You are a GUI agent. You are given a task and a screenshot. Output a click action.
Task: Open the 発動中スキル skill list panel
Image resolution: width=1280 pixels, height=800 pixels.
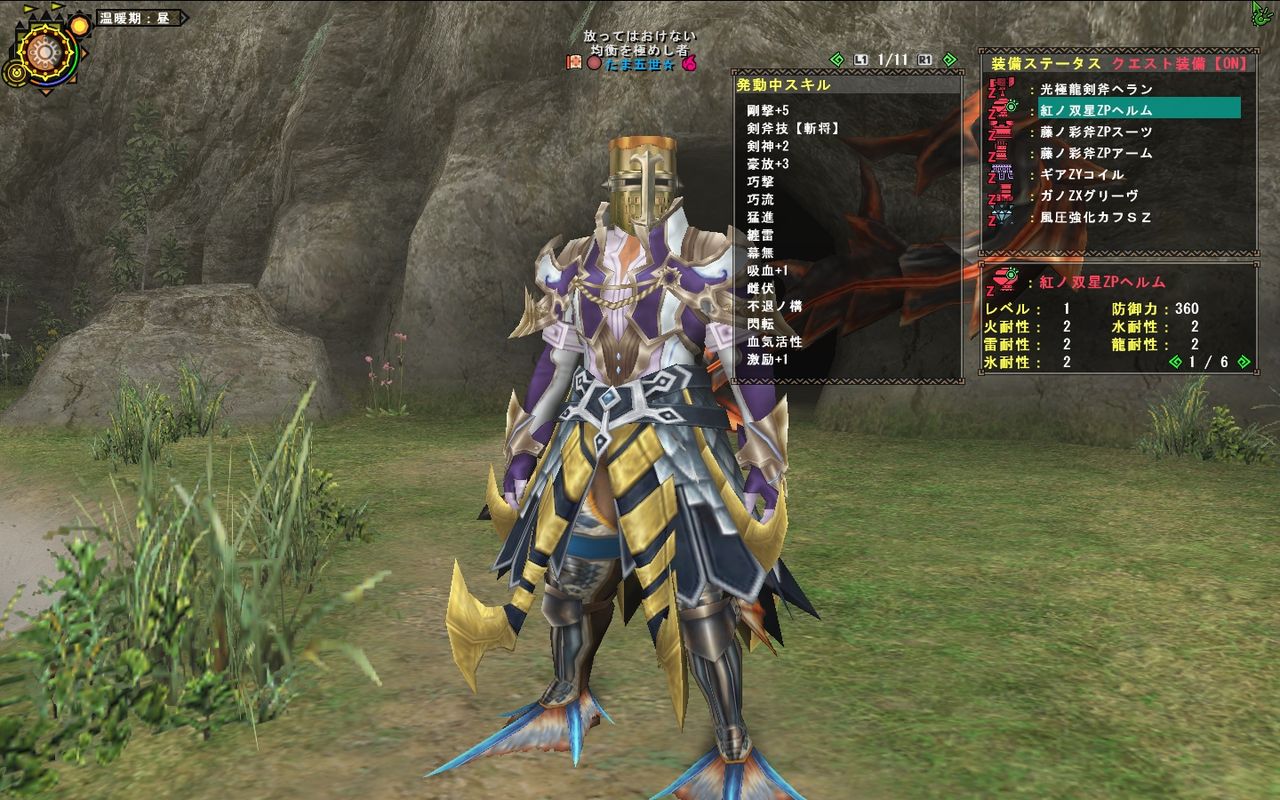click(x=783, y=85)
